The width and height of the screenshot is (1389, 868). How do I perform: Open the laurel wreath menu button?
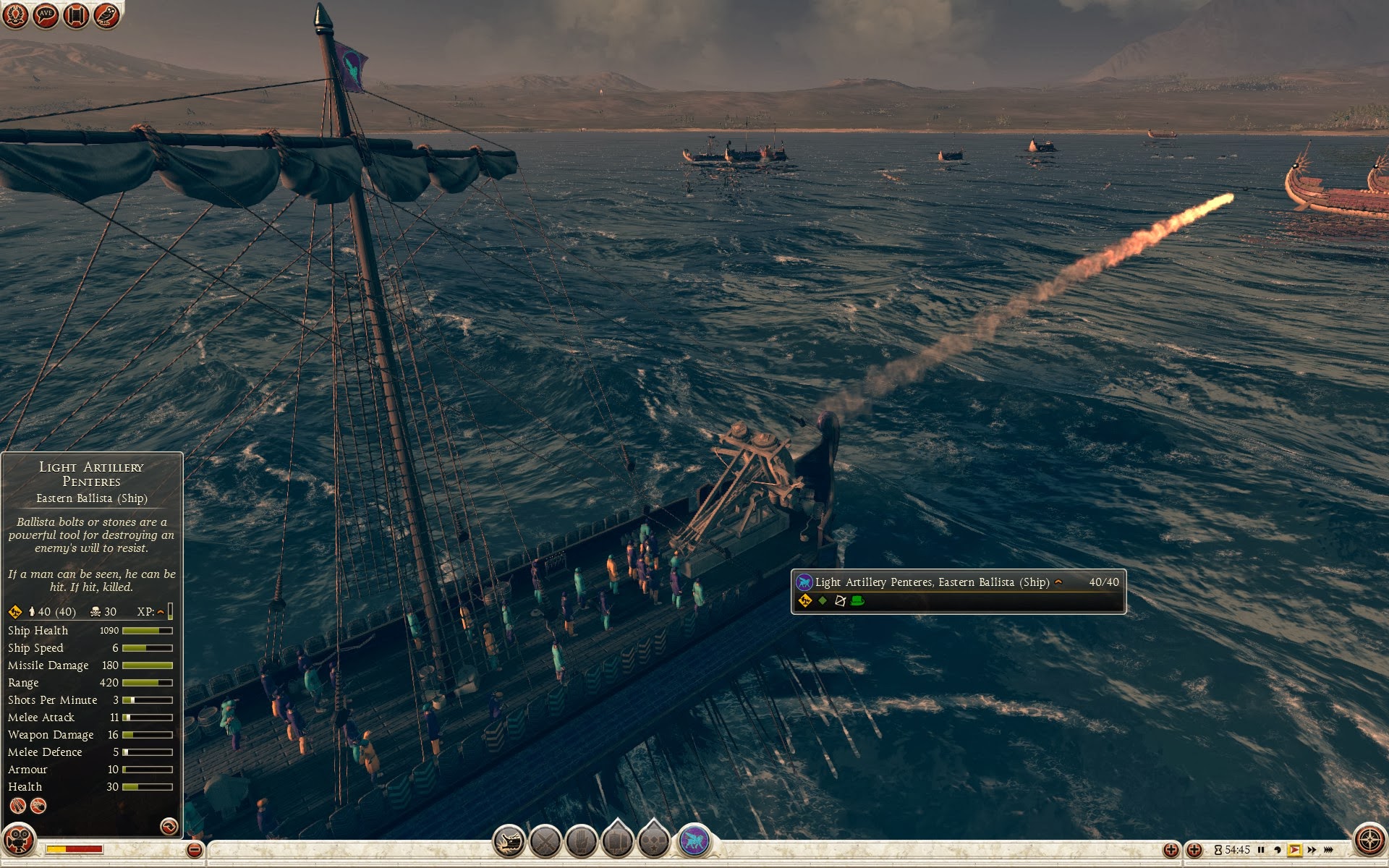pyautogui.click(x=15, y=14)
